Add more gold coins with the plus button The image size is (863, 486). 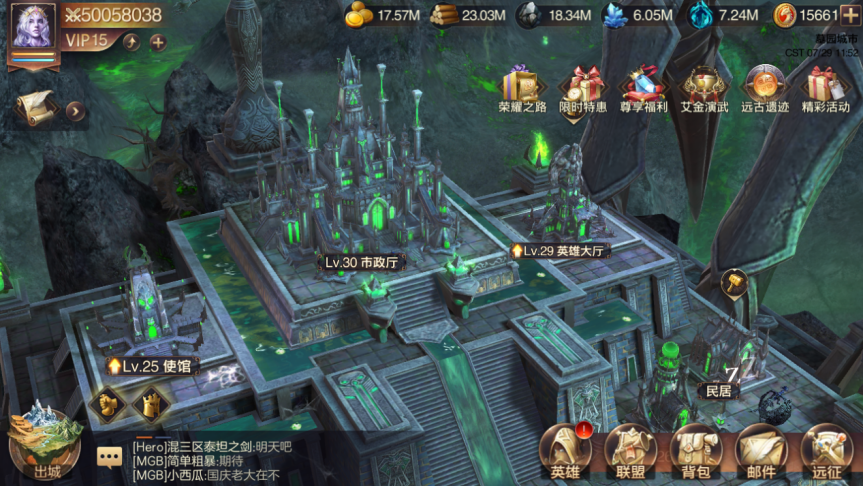pos(849,15)
